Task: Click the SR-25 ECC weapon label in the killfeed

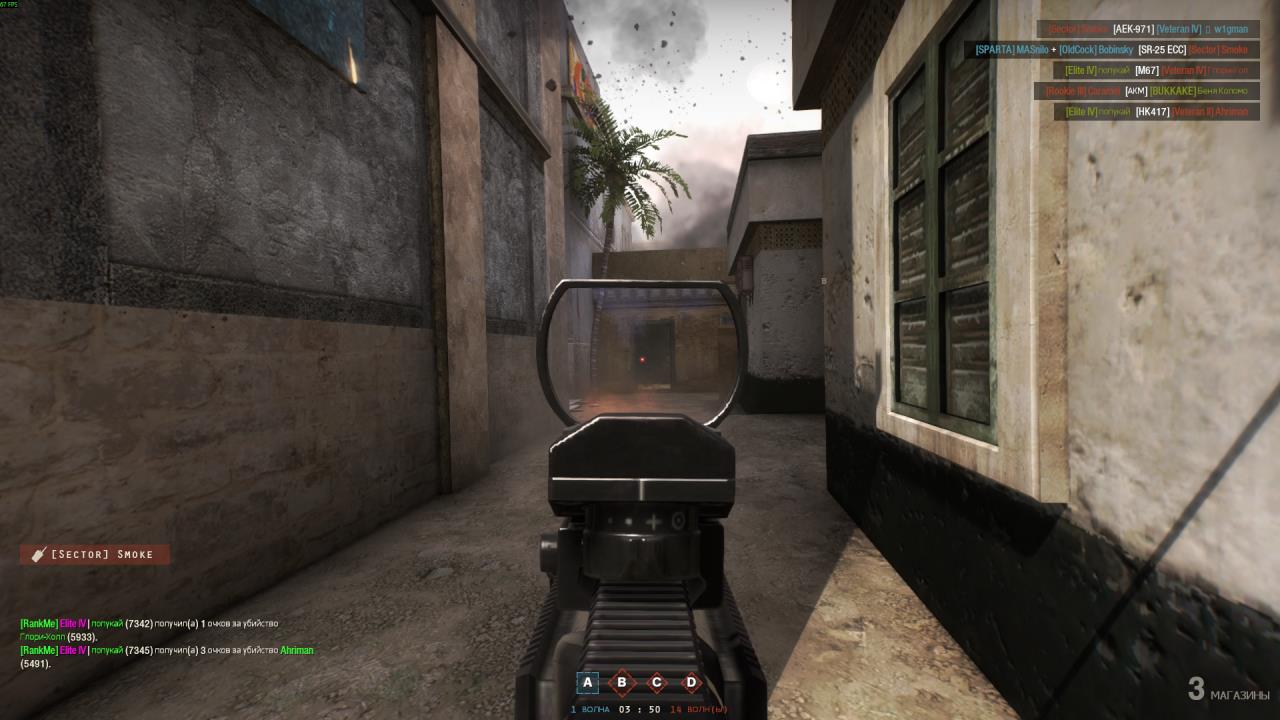Action: pyautogui.click(x=1163, y=48)
